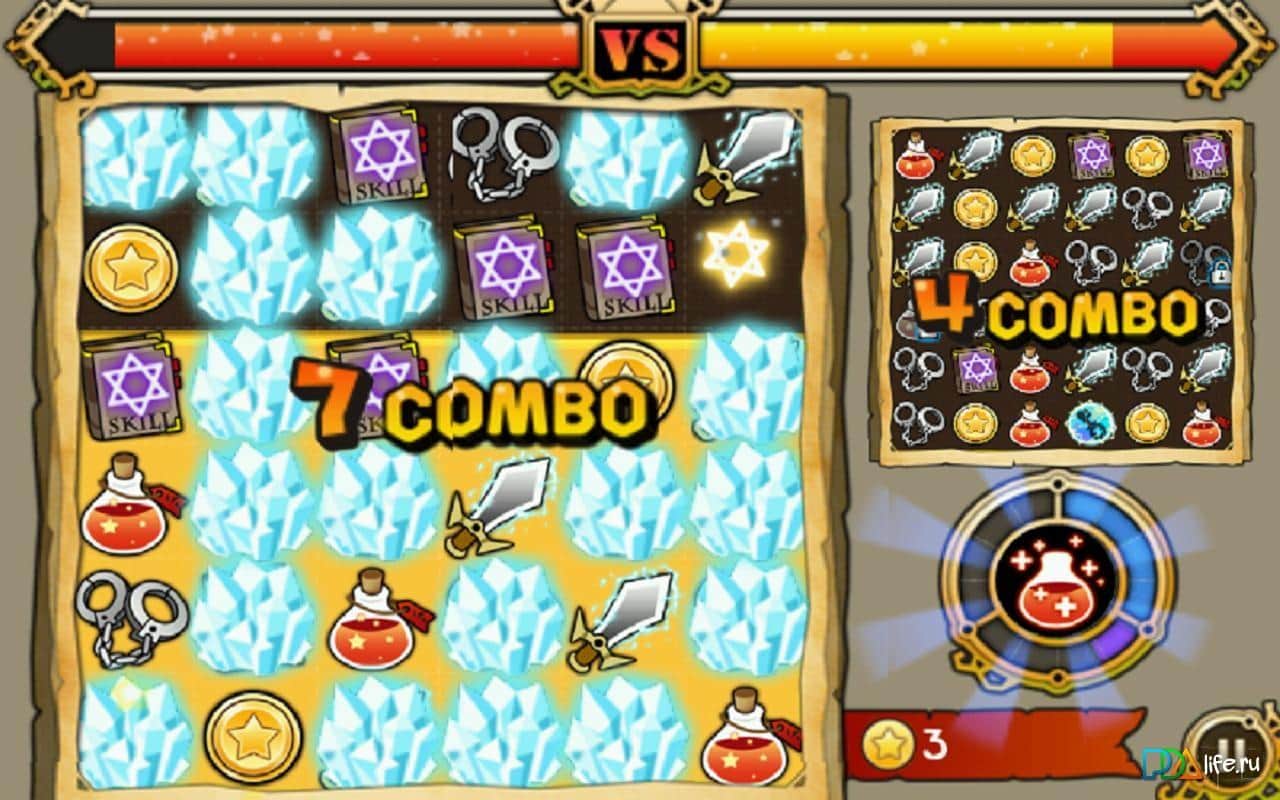The image size is (1280, 800).
Task: Click the opponent's small board preview
Action: click(x=1058, y=291)
